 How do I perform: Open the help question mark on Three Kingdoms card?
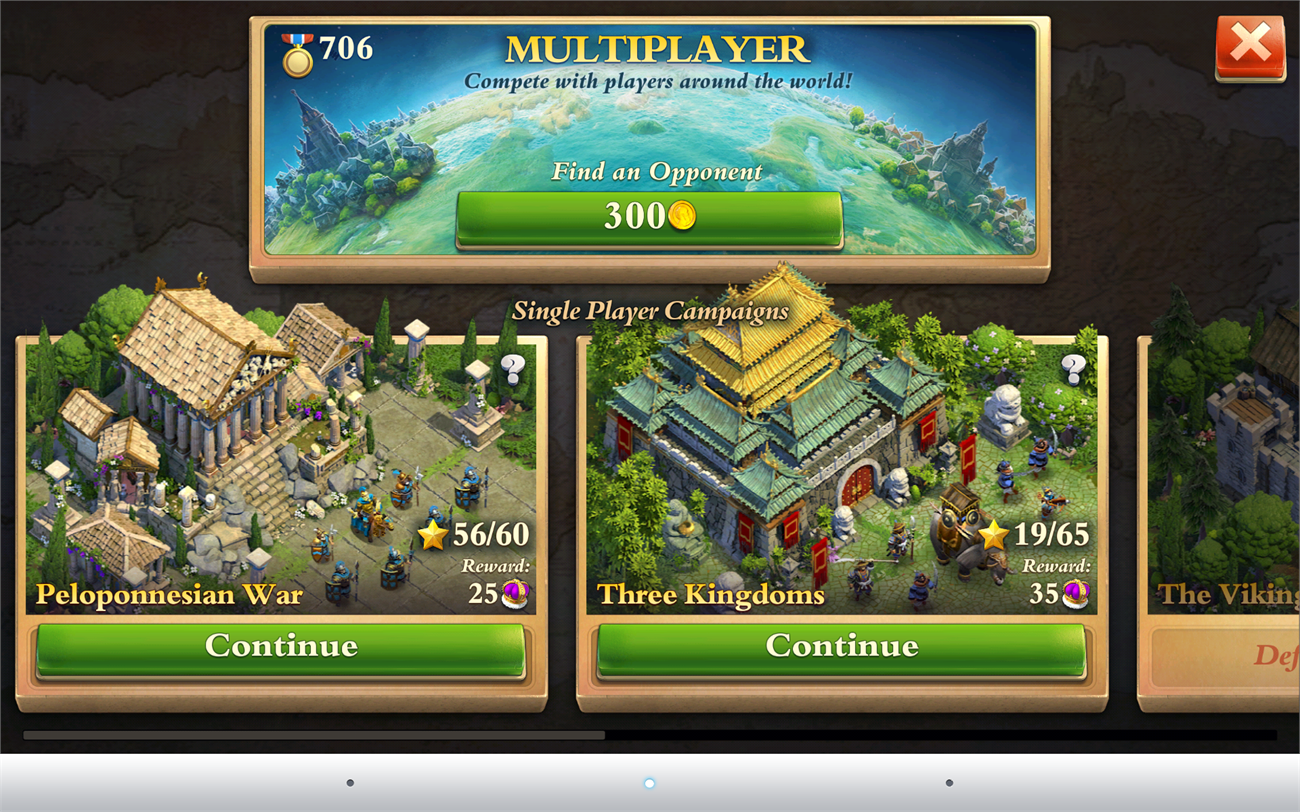pos(1075,370)
